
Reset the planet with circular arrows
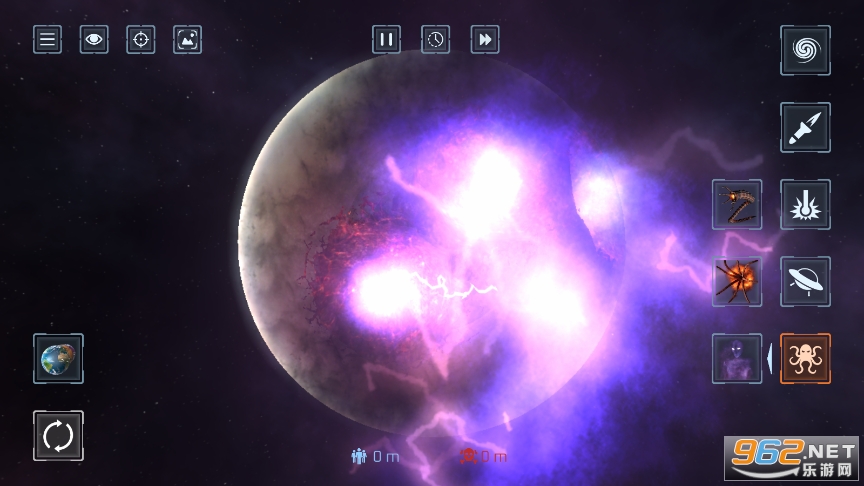pyautogui.click(x=58, y=436)
